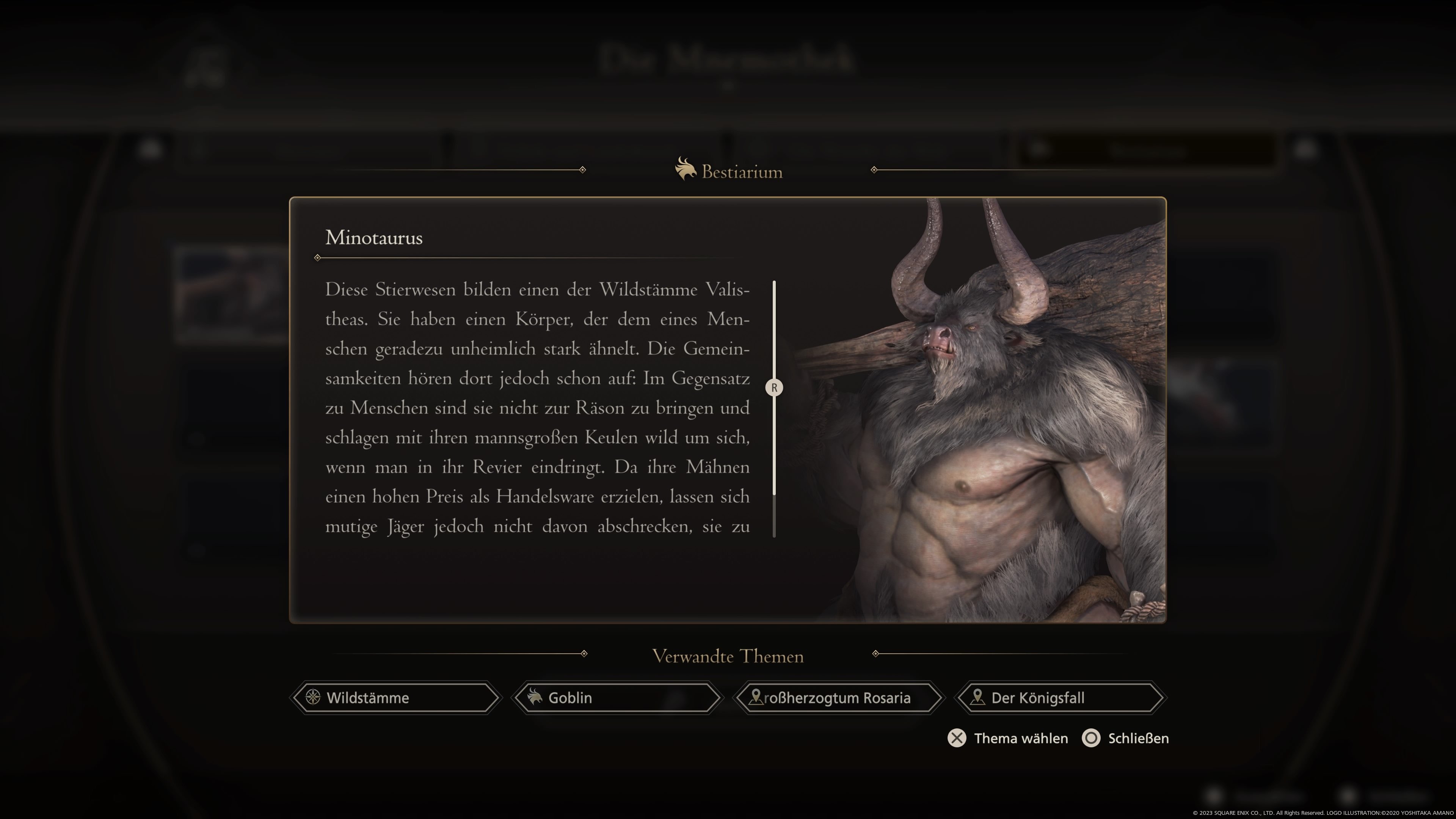Open the Goblin bestiary entry

click(616, 698)
